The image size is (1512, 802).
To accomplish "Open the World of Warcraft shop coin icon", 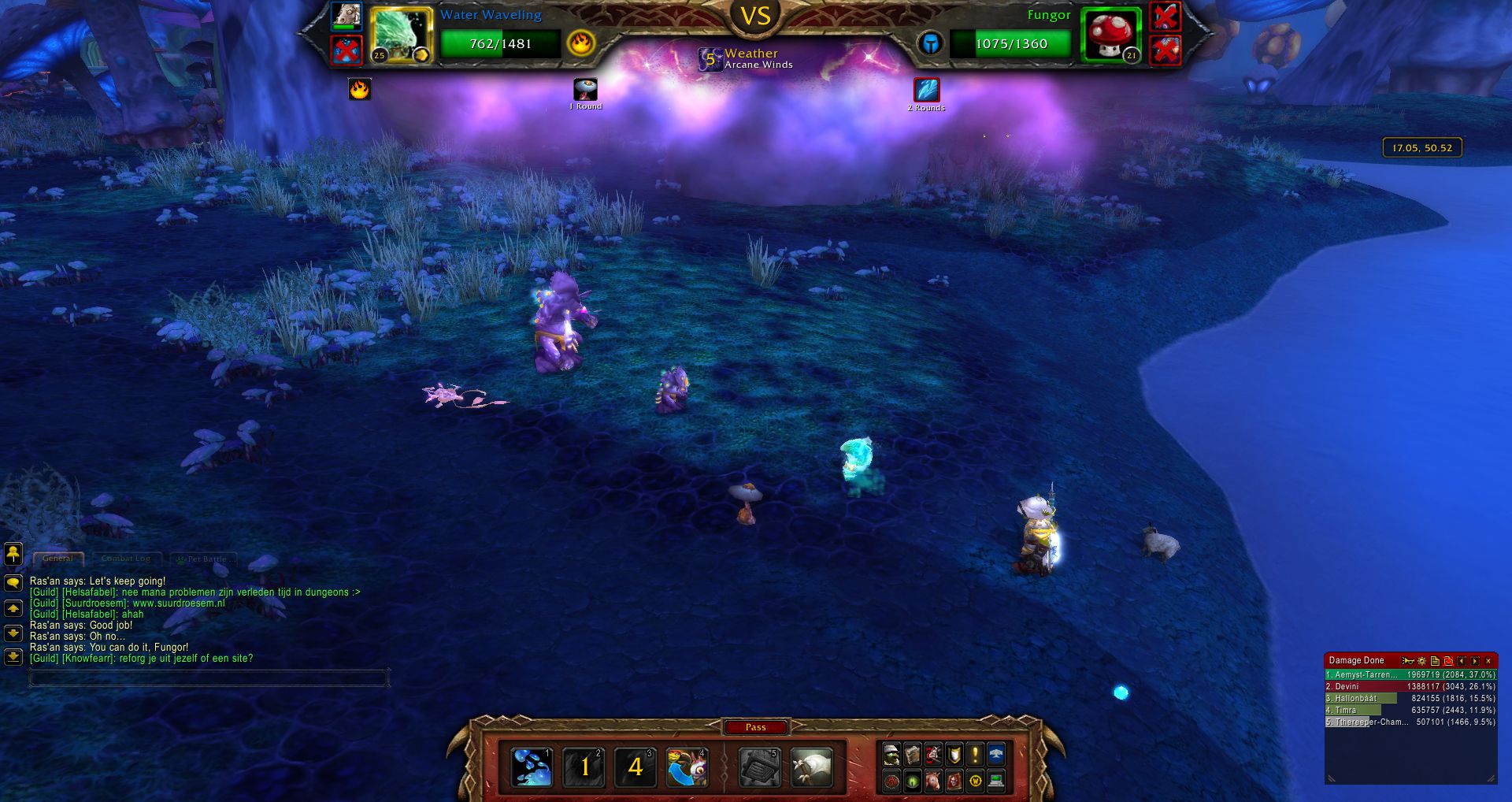I will pos(976,781).
